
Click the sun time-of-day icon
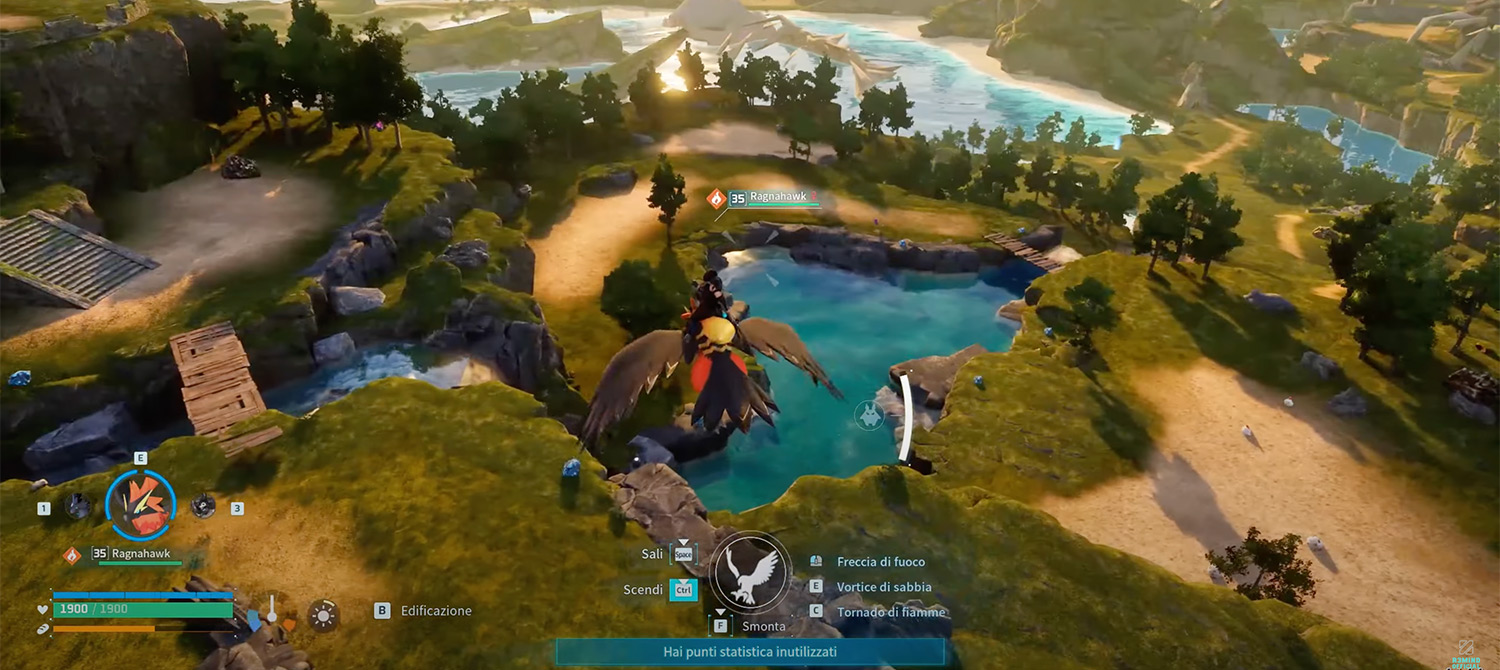[322, 615]
